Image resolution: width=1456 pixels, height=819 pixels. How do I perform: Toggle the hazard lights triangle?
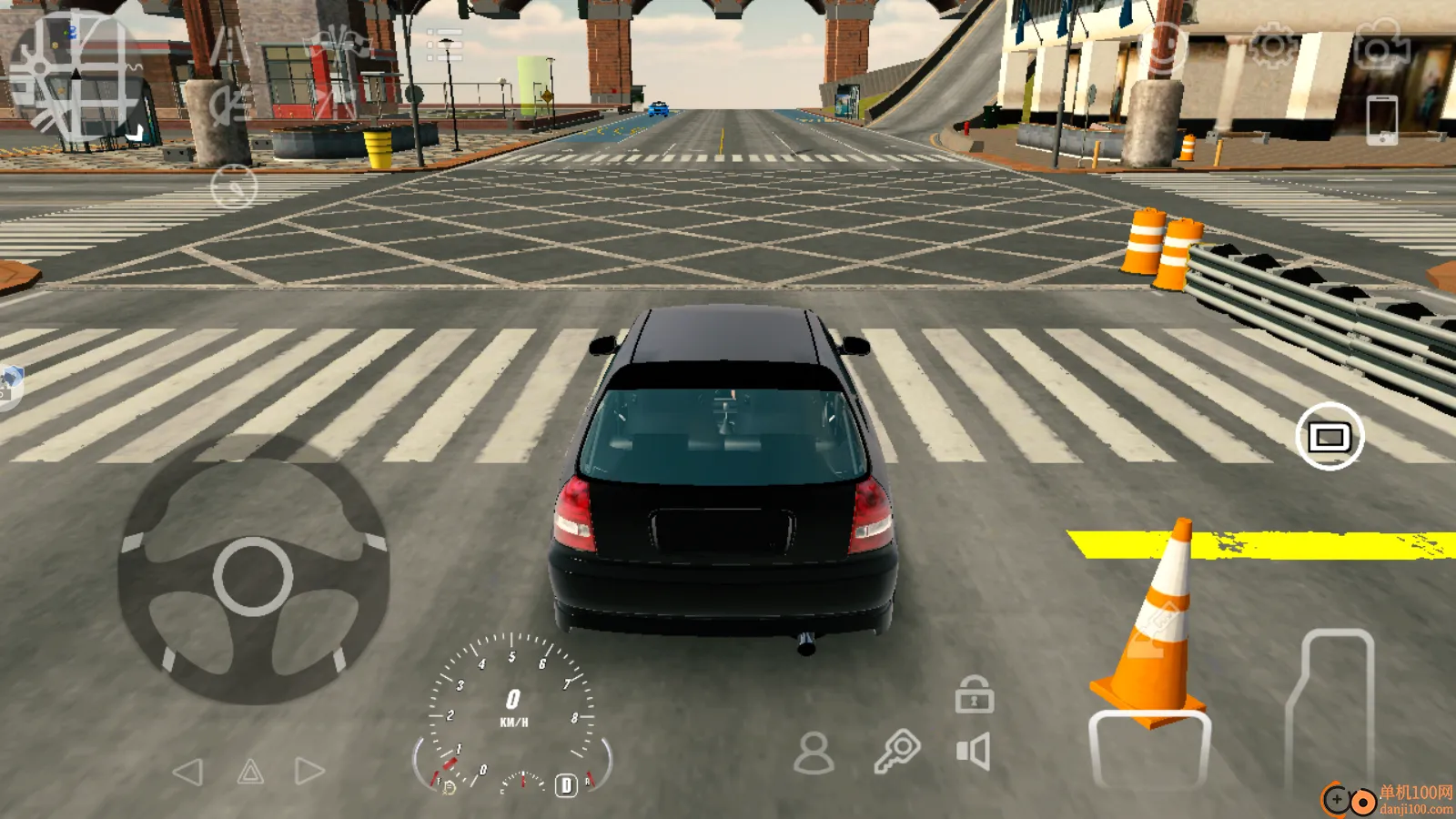[x=250, y=773]
